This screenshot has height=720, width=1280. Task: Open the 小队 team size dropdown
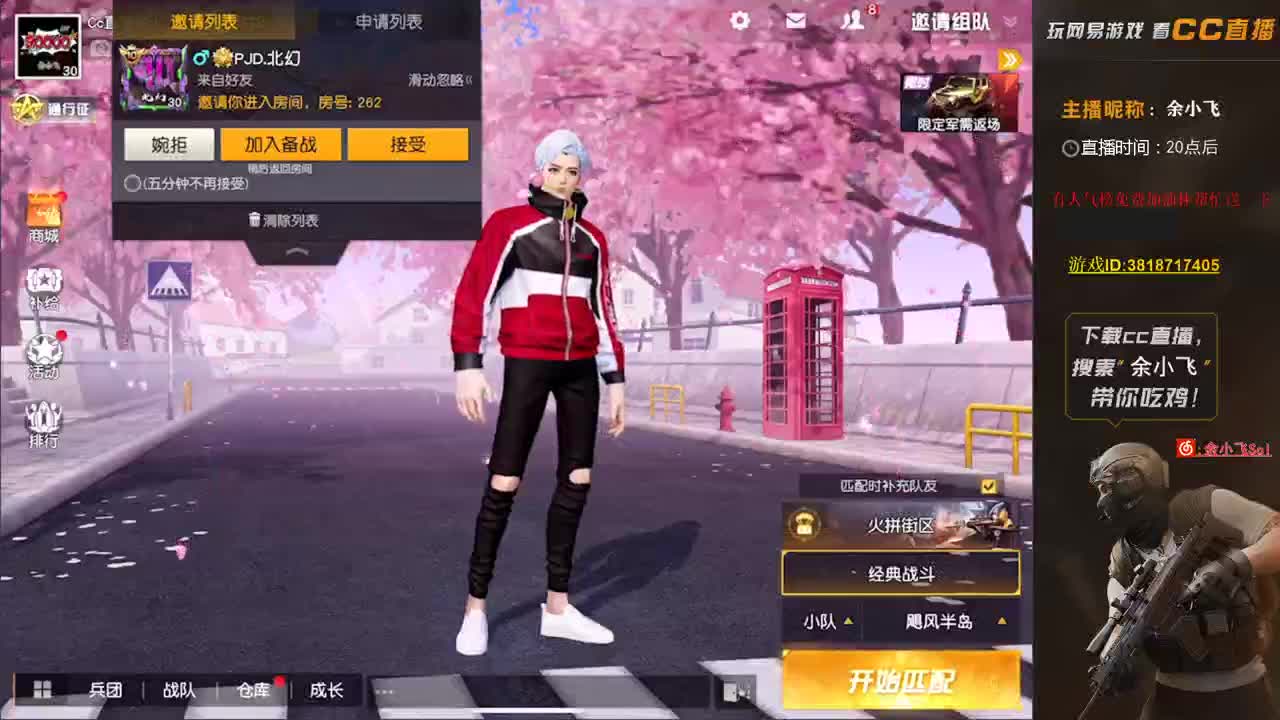point(828,621)
